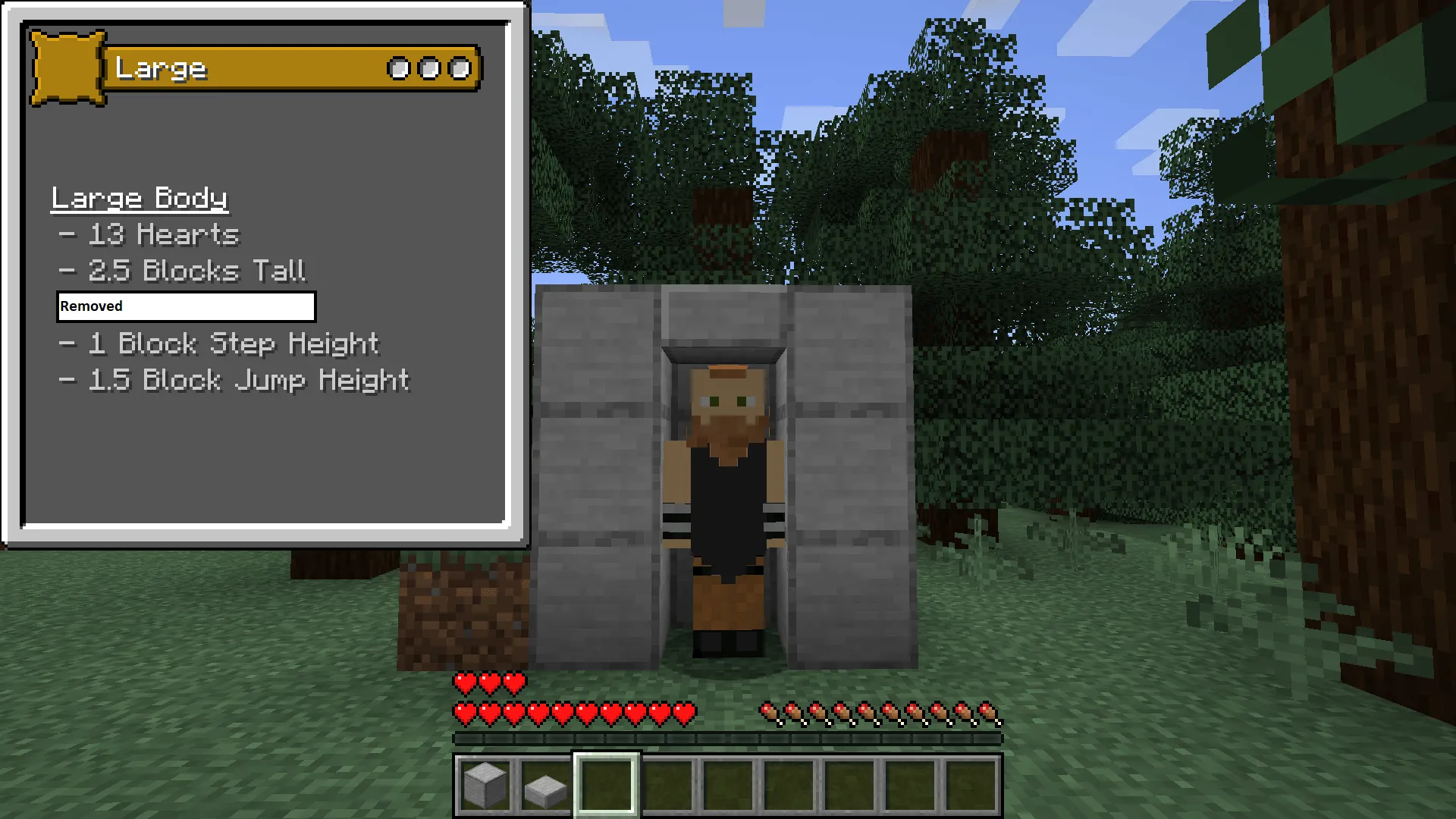This screenshot has height=819, width=1456.
Task: Click the '1.5 Block Jump Height' entry
Action: [235, 380]
